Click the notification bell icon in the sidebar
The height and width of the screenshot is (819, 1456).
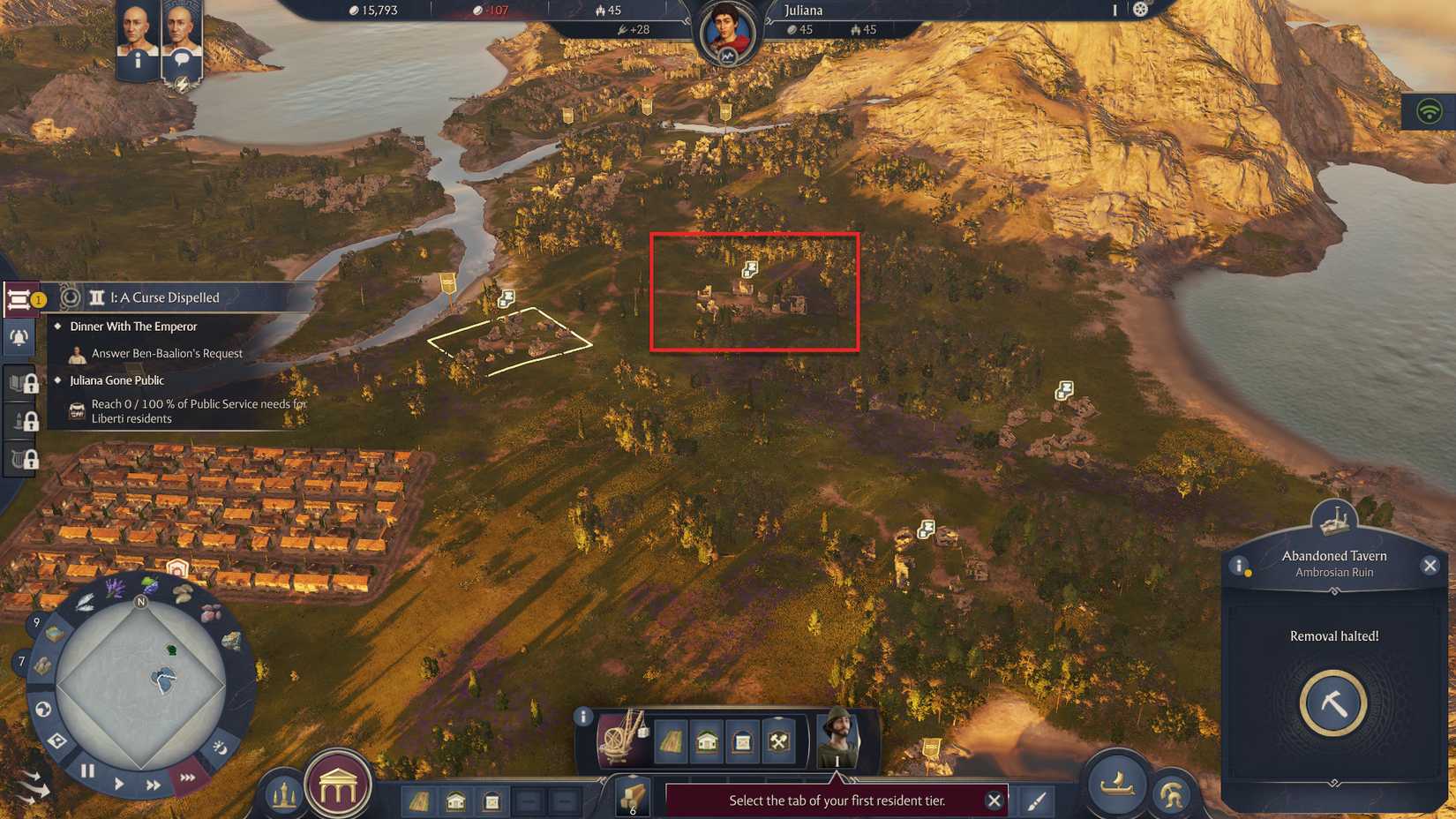[19, 337]
